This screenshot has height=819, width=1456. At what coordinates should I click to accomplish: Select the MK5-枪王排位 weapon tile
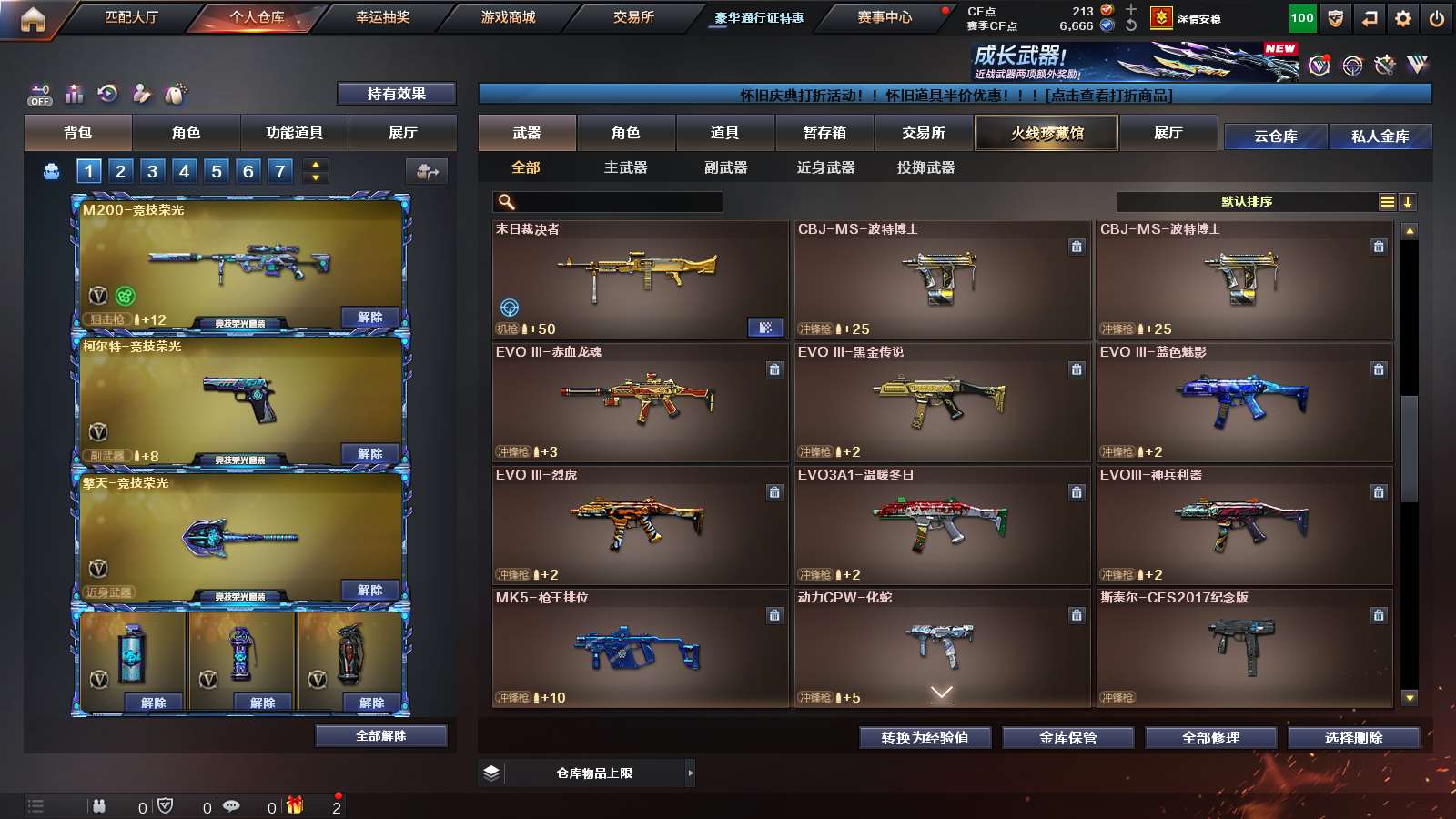(x=640, y=648)
